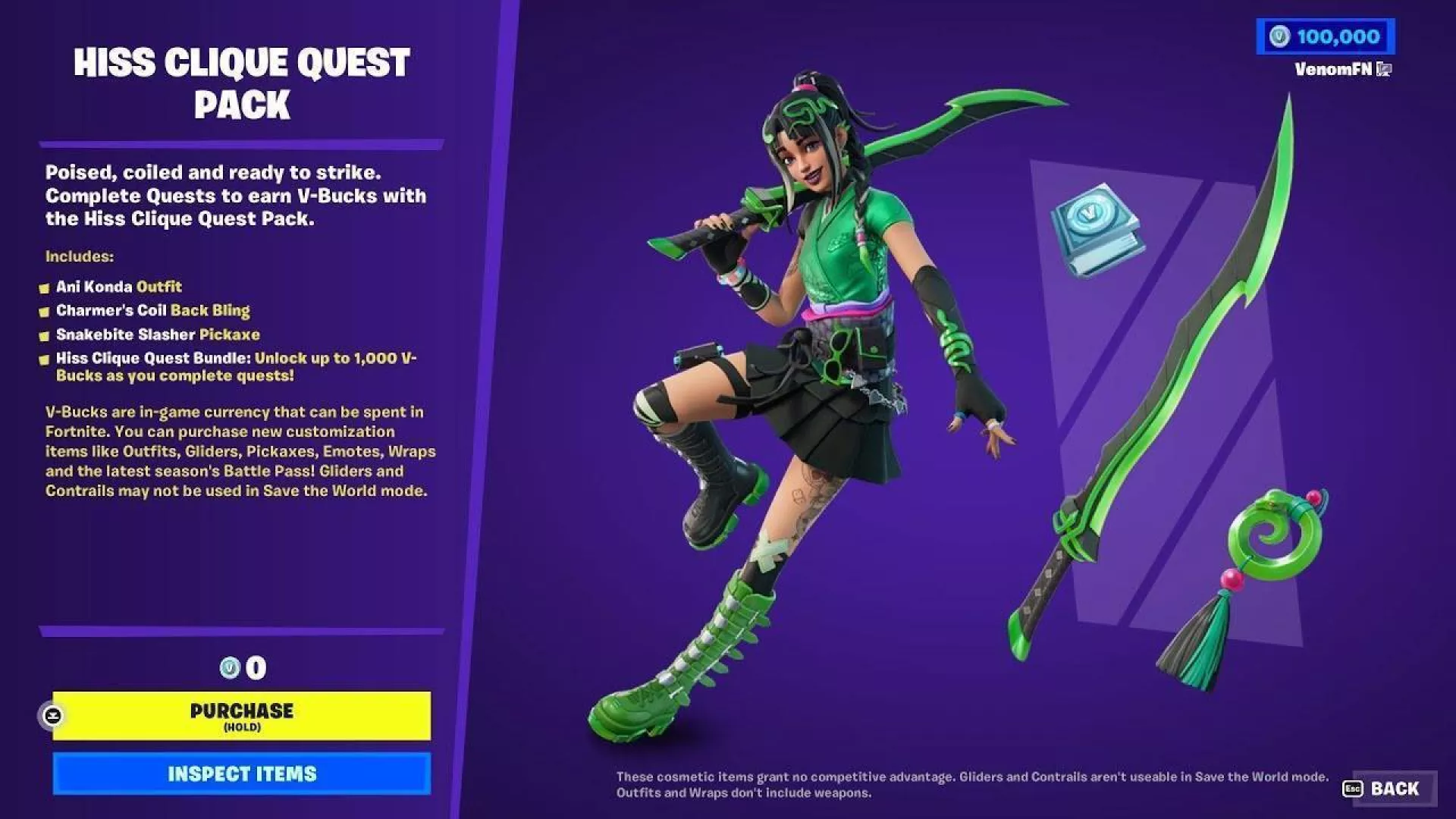The width and height of the screenshot is (1456, 819).
Task: Open the V-Bucks balance showing 100,000
Action: point(1325,36)
